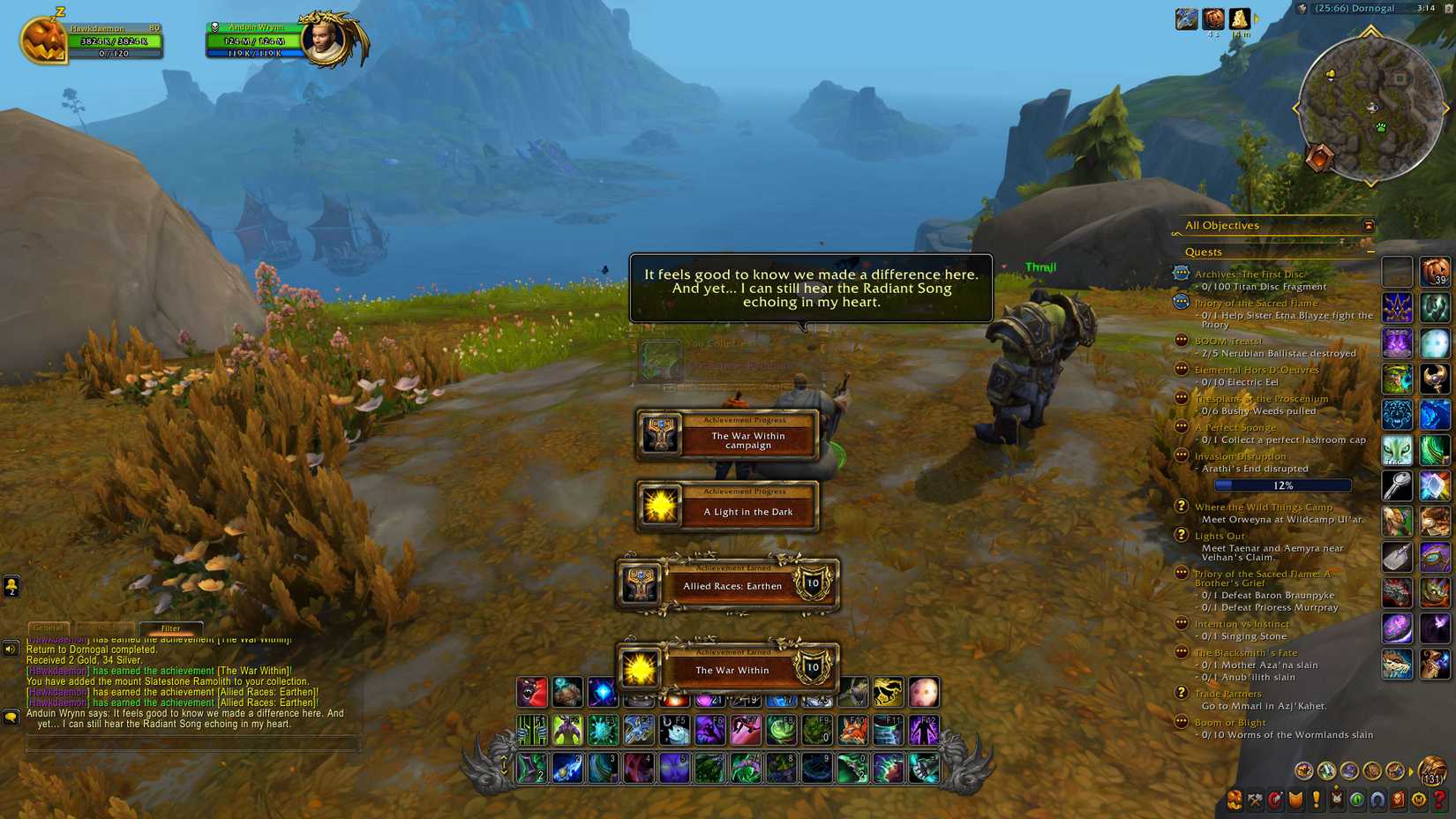
Task: Switch to the General chat tab
Action: click(x=49, y=628)
